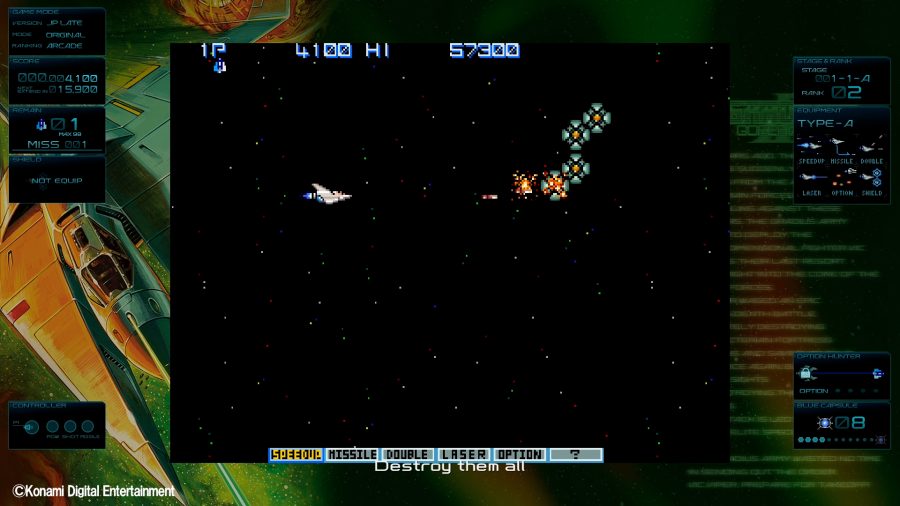Click the remaining ships icon in Remain panel
This screenshot has width=900, height=506.
(x=41, y=125)
